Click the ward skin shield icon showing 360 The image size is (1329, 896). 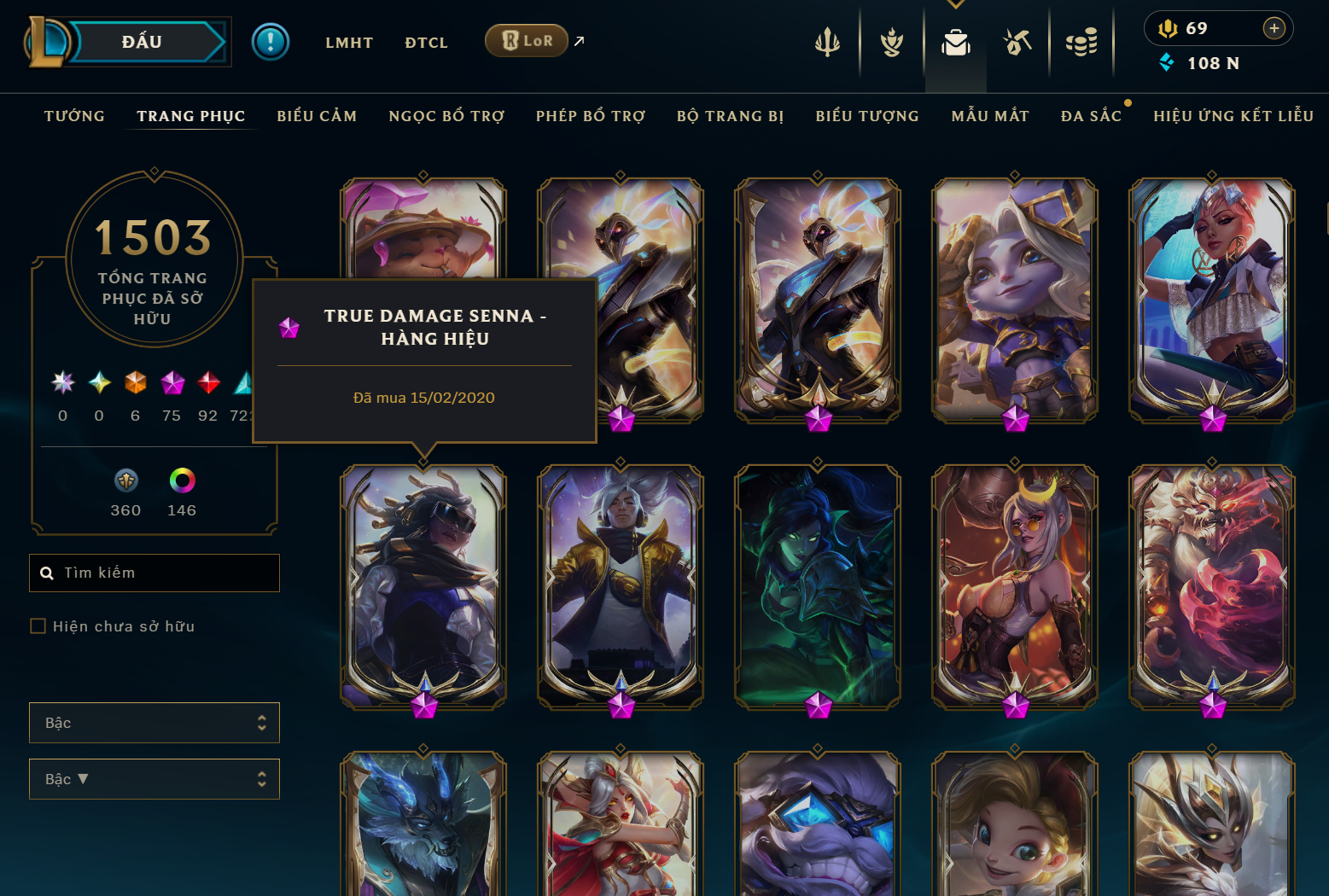coord(125,480)
